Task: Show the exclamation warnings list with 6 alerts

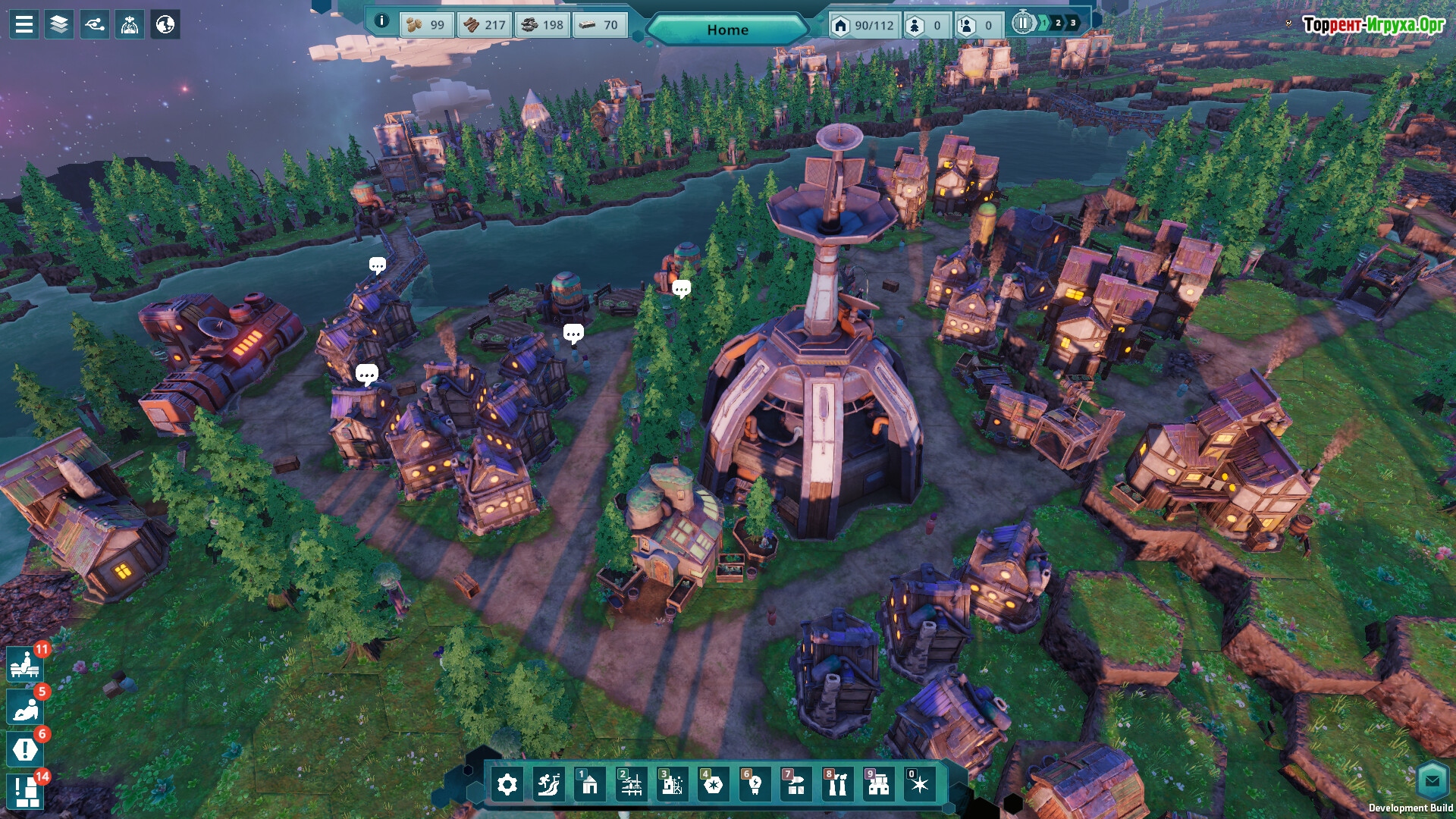Action: (25, 750)
